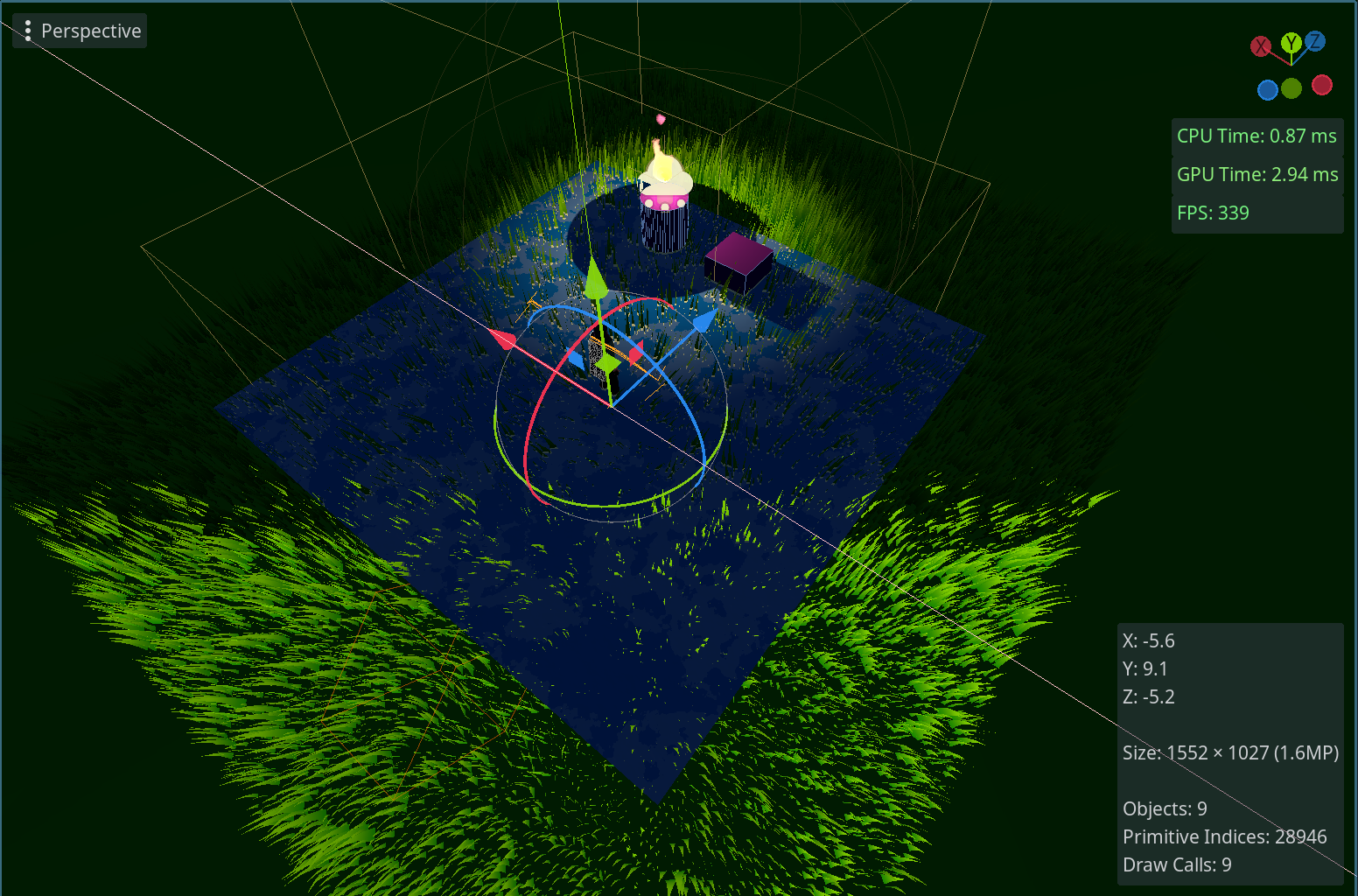Click the negative Y axis green gizmo ball
The image size is (1358, 896).
click(1291, 88)
